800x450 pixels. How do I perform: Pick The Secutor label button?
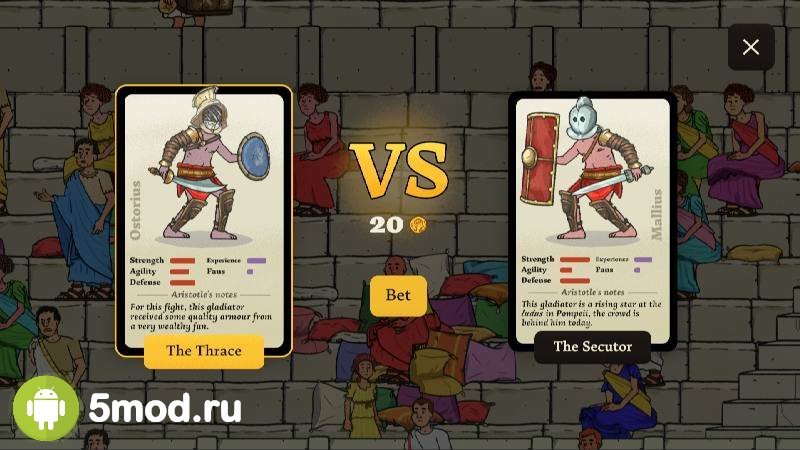tap(592, 347)
